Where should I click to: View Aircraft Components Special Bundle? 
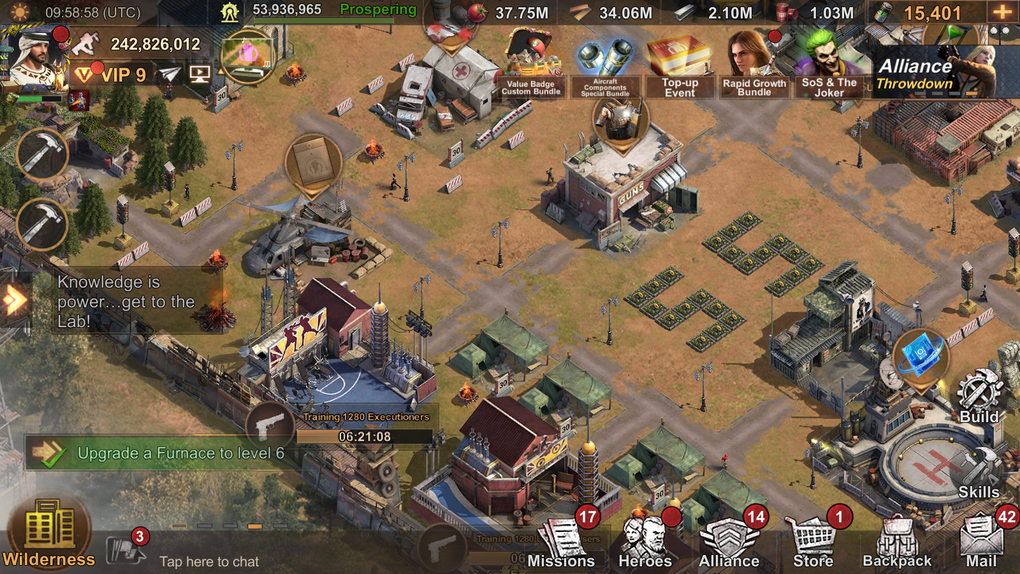coord(604,66)
